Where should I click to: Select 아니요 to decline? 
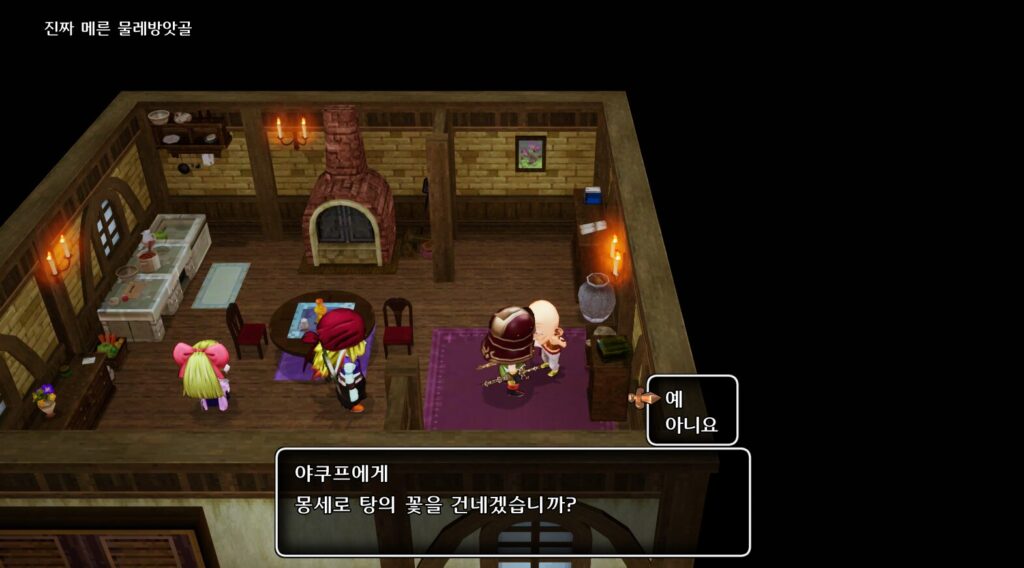(691, 424)
